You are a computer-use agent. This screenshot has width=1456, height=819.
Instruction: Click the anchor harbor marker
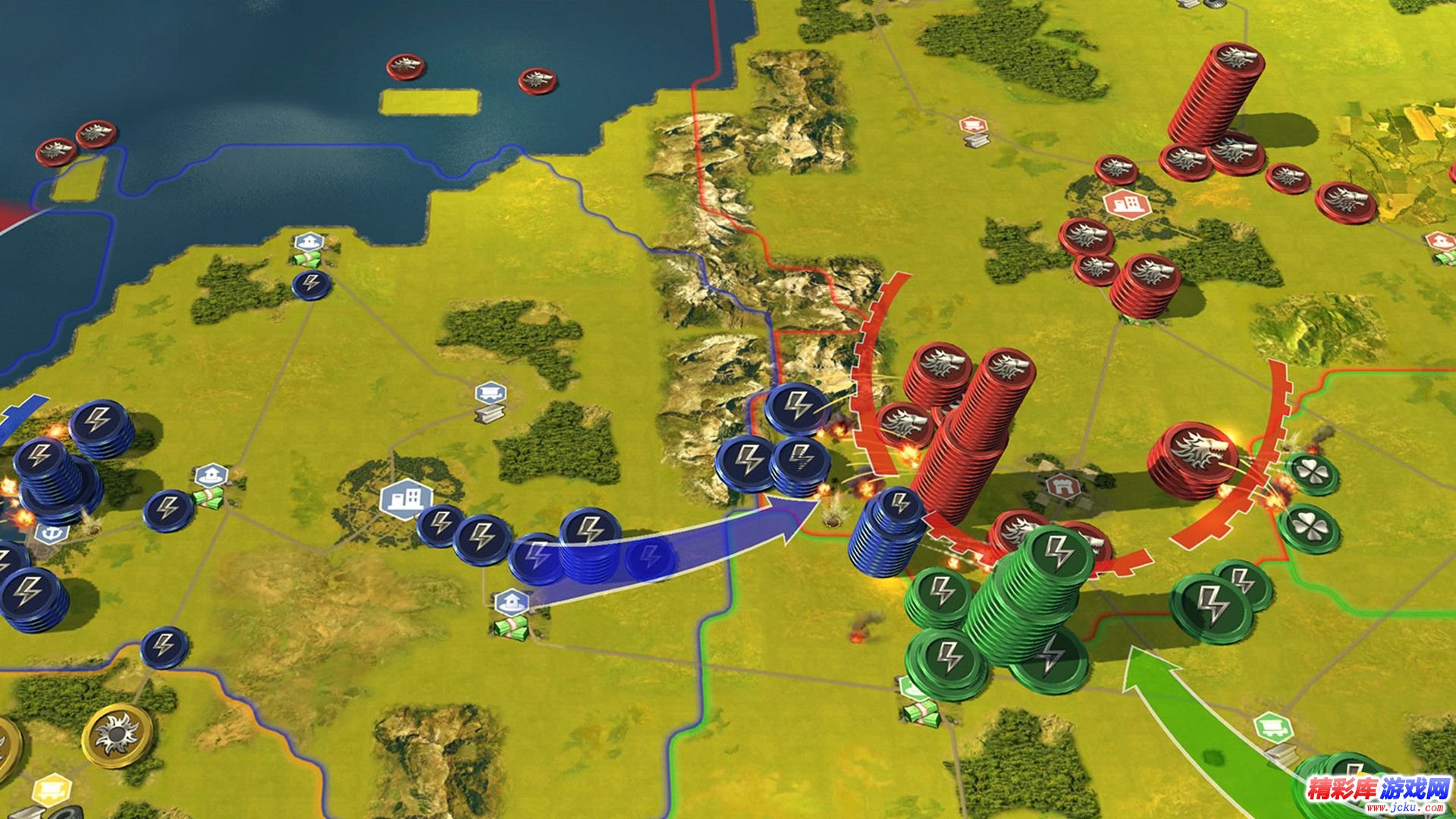pos(52,532)
